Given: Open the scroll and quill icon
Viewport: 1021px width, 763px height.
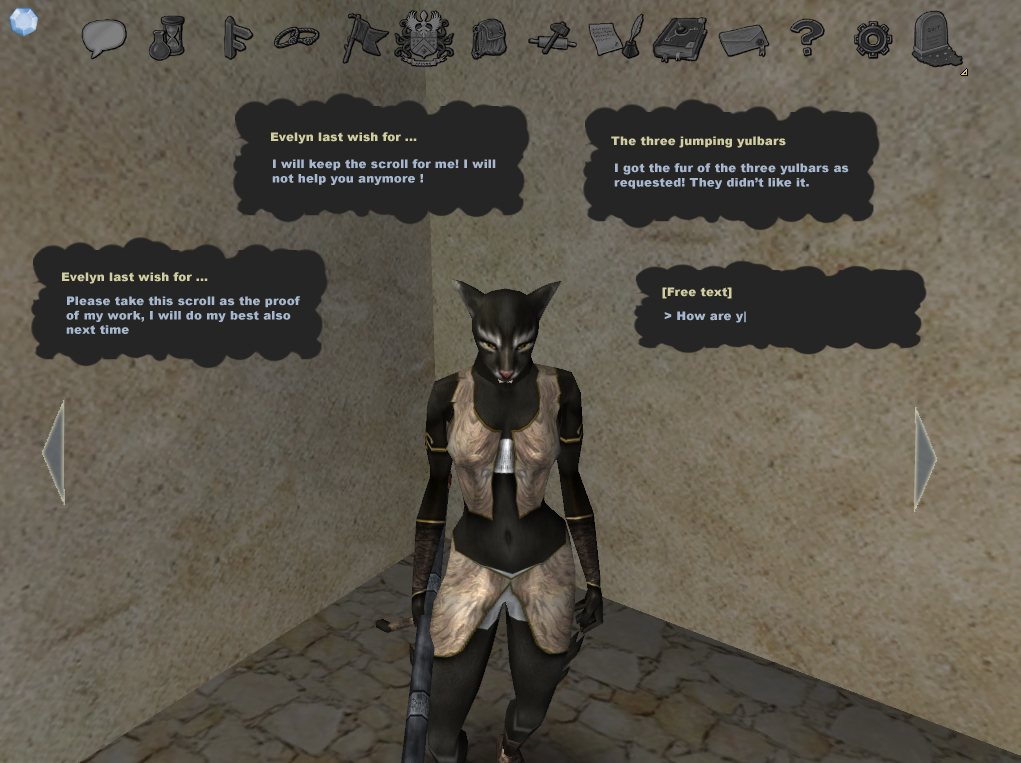Looking at the screenshot, I should coord(615,39).
